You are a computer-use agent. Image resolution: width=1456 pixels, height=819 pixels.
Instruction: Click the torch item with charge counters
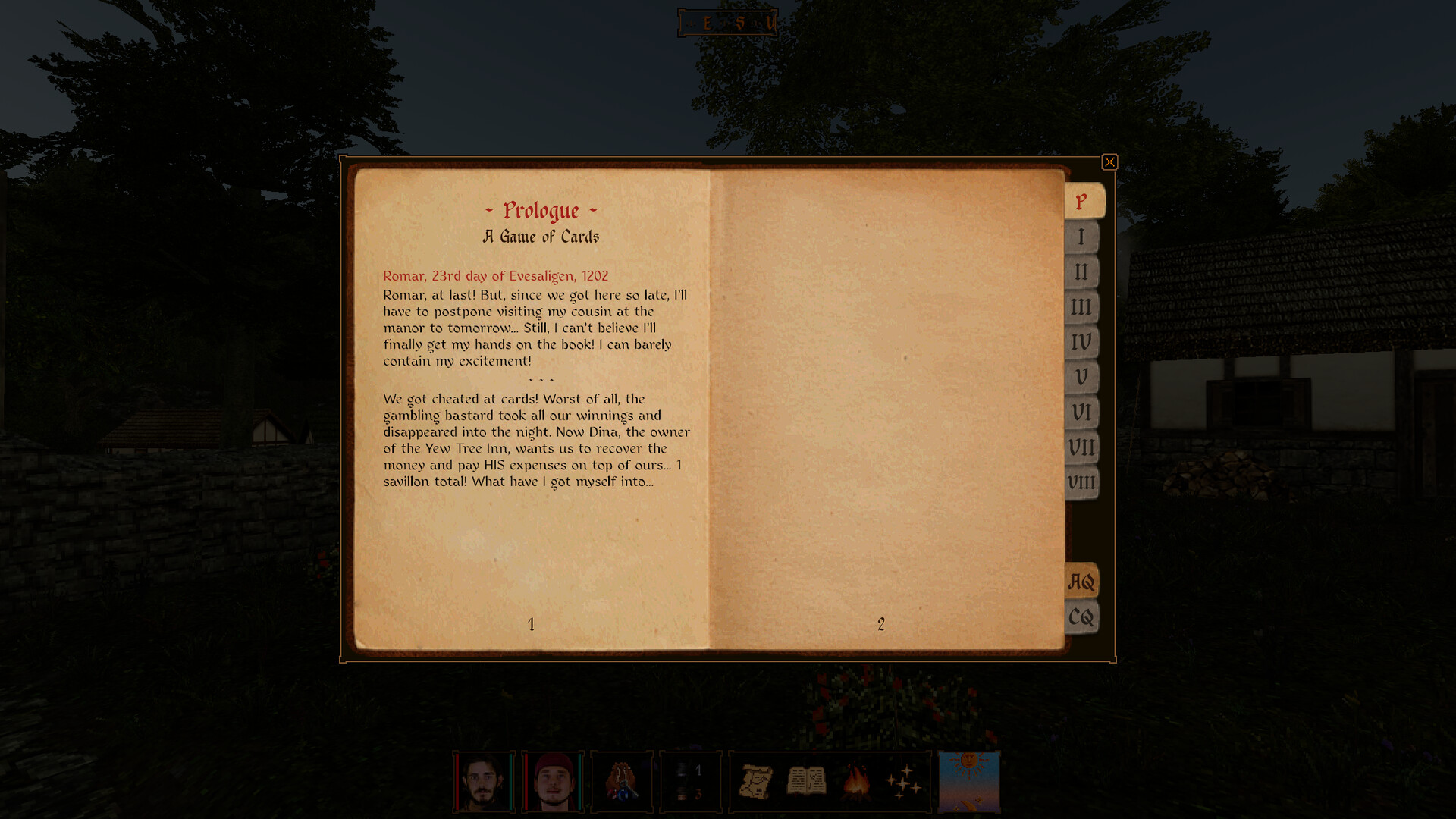coord(690,781)
